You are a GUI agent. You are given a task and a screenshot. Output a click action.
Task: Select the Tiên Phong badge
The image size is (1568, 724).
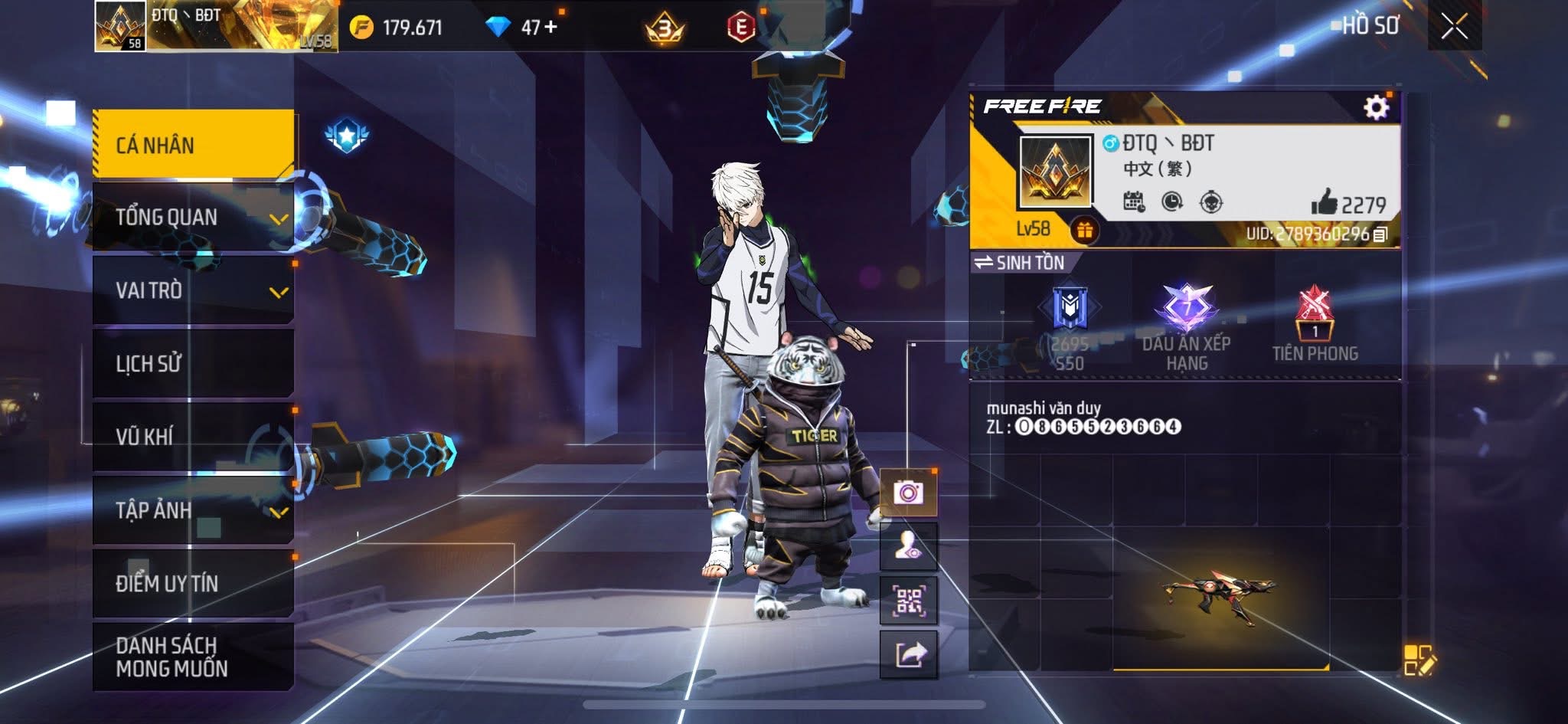1315,323
